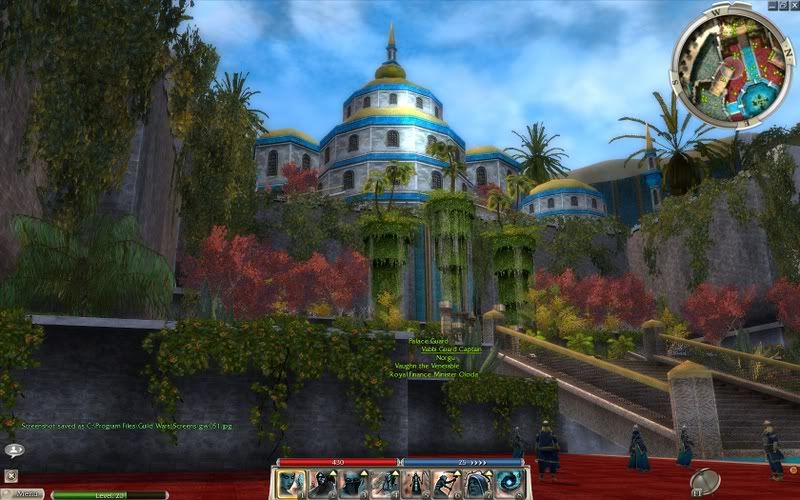Restore the game window size

(x=783, y=5)
